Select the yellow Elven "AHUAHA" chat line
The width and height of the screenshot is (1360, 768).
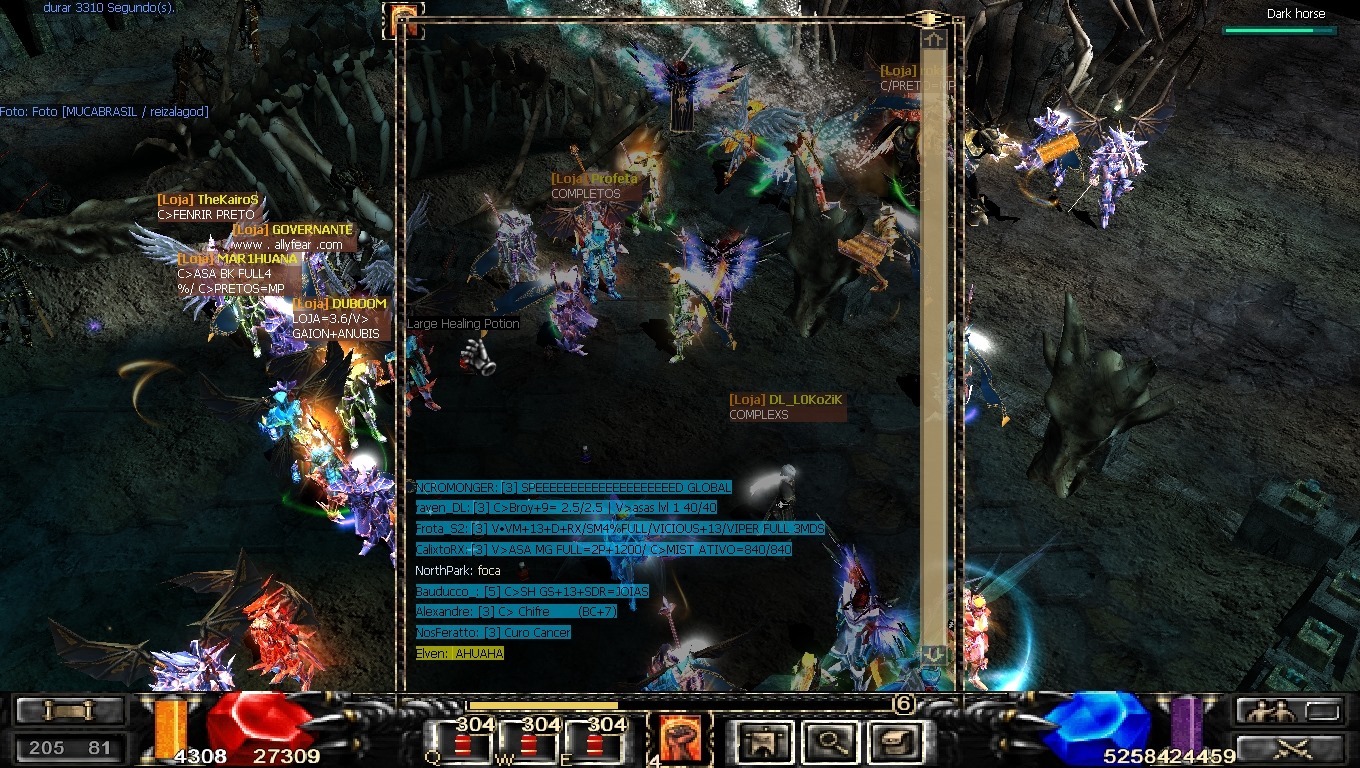[x=460, y=653]
